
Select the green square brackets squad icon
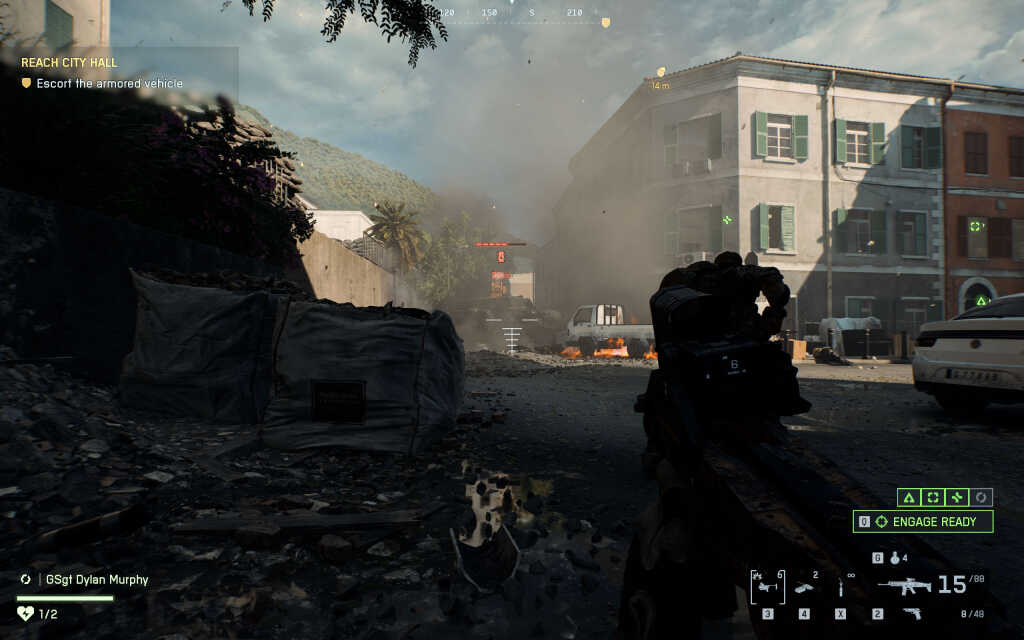point(933,497)
